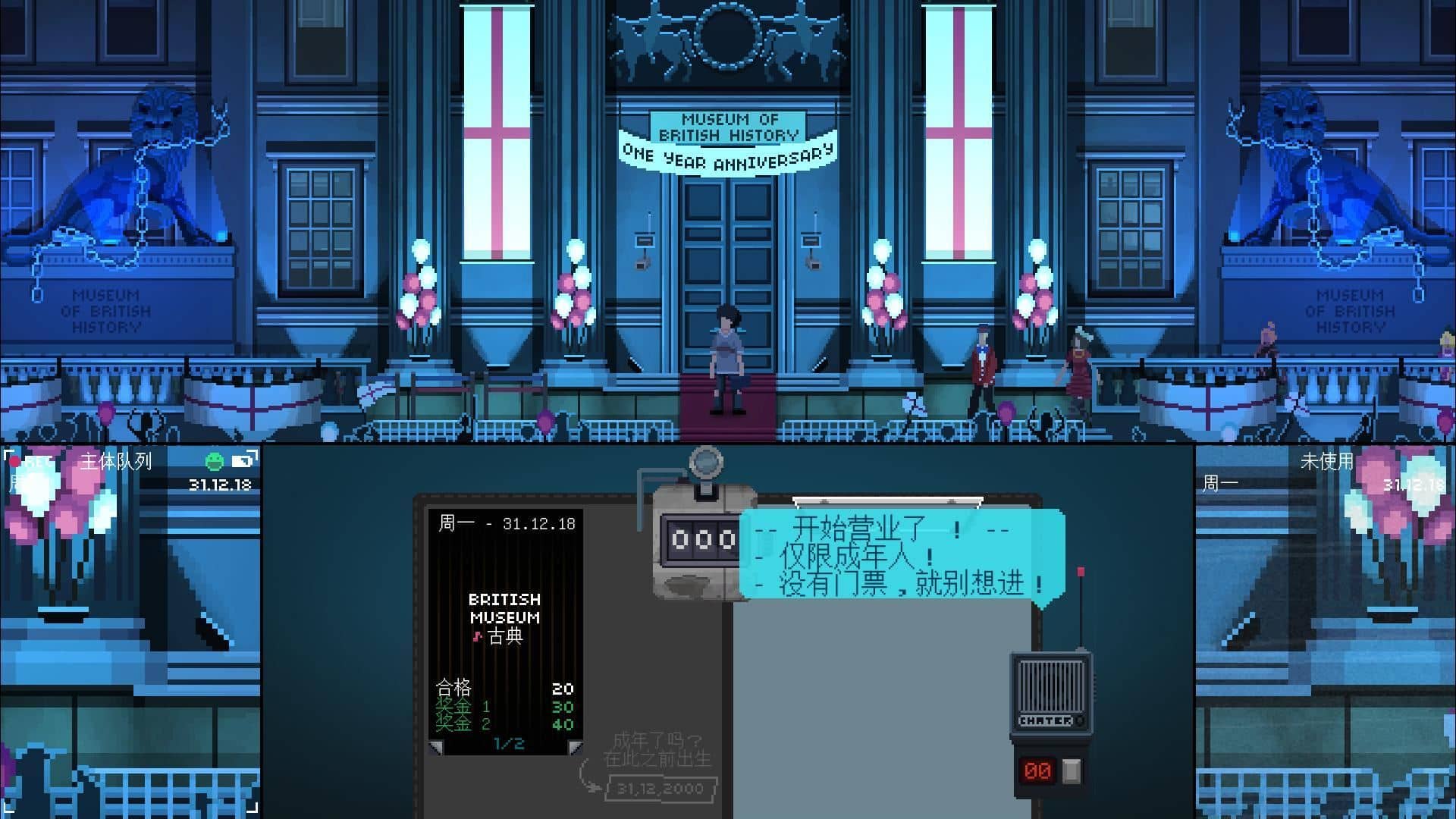Flip info card to the previous page
This screenshot has height=819, width=1456.
435,748
